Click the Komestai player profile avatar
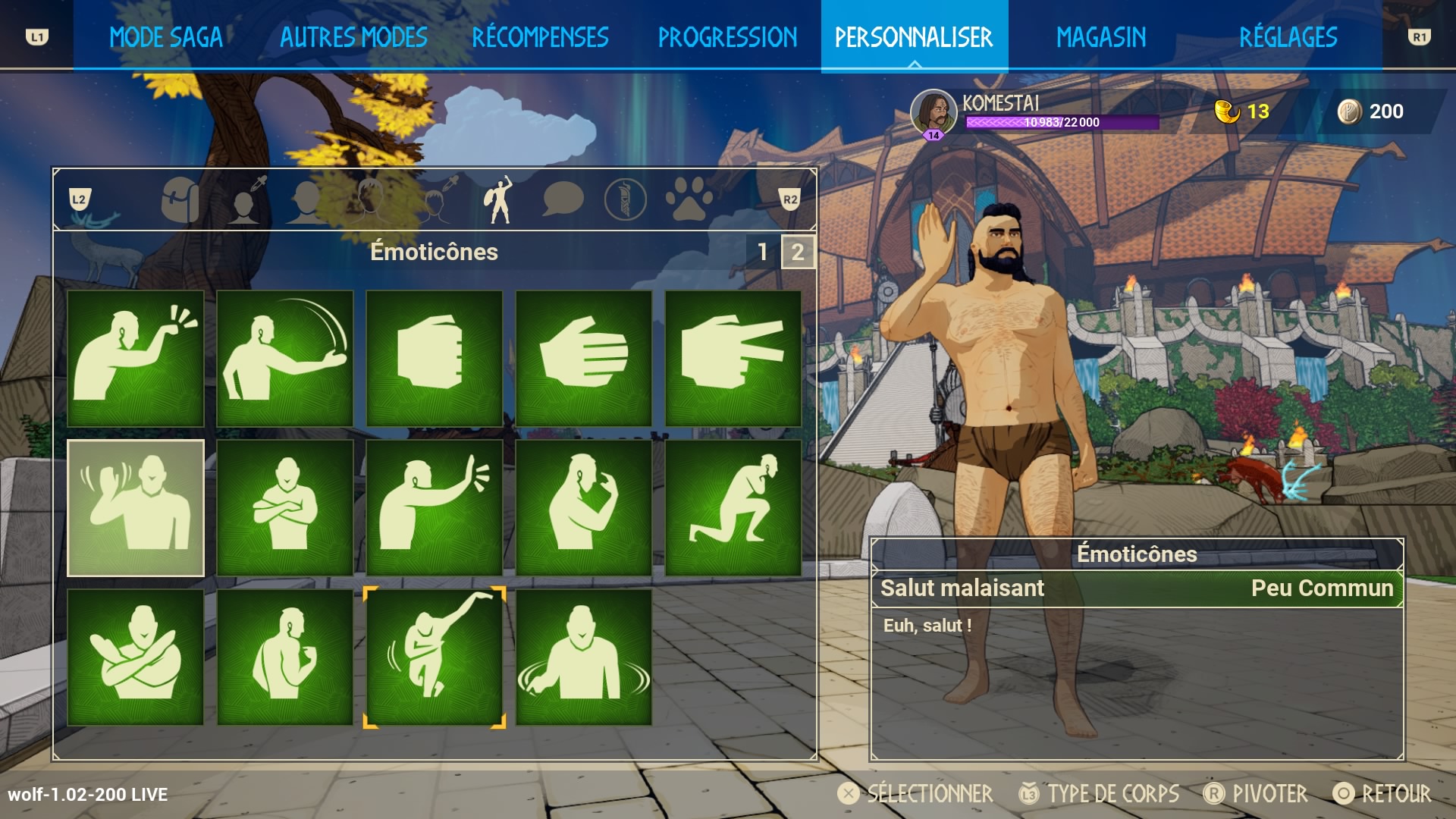1456x819 pixels. click(933, 112)
